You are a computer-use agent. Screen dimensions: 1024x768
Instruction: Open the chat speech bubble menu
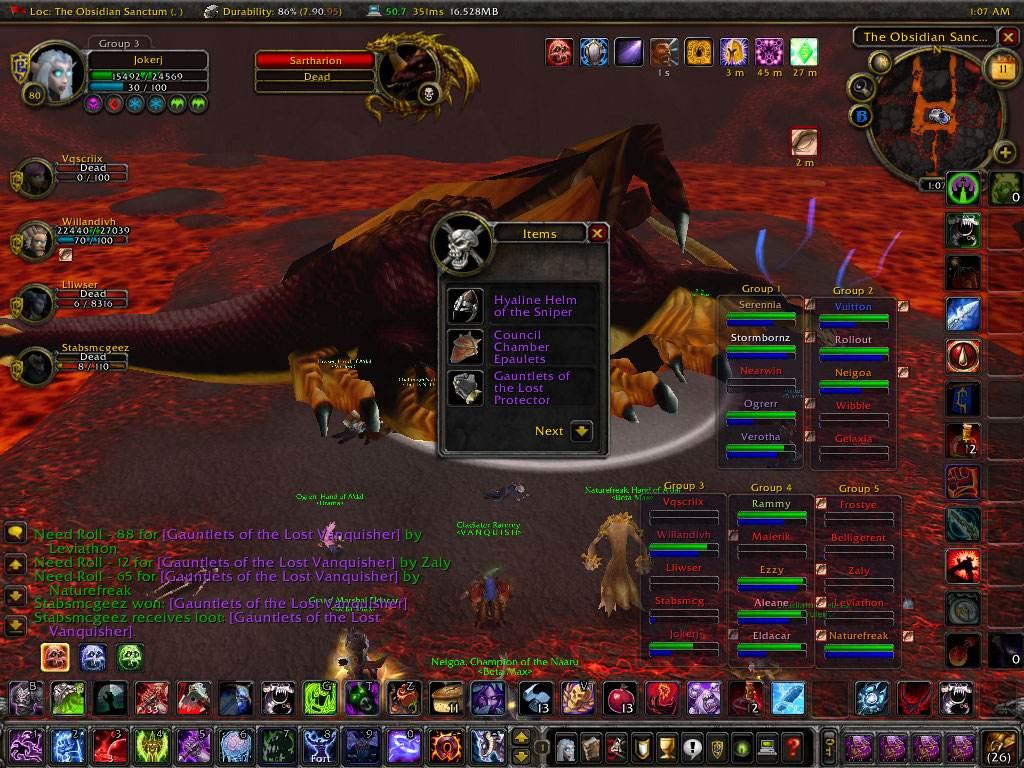pos(15,533)
